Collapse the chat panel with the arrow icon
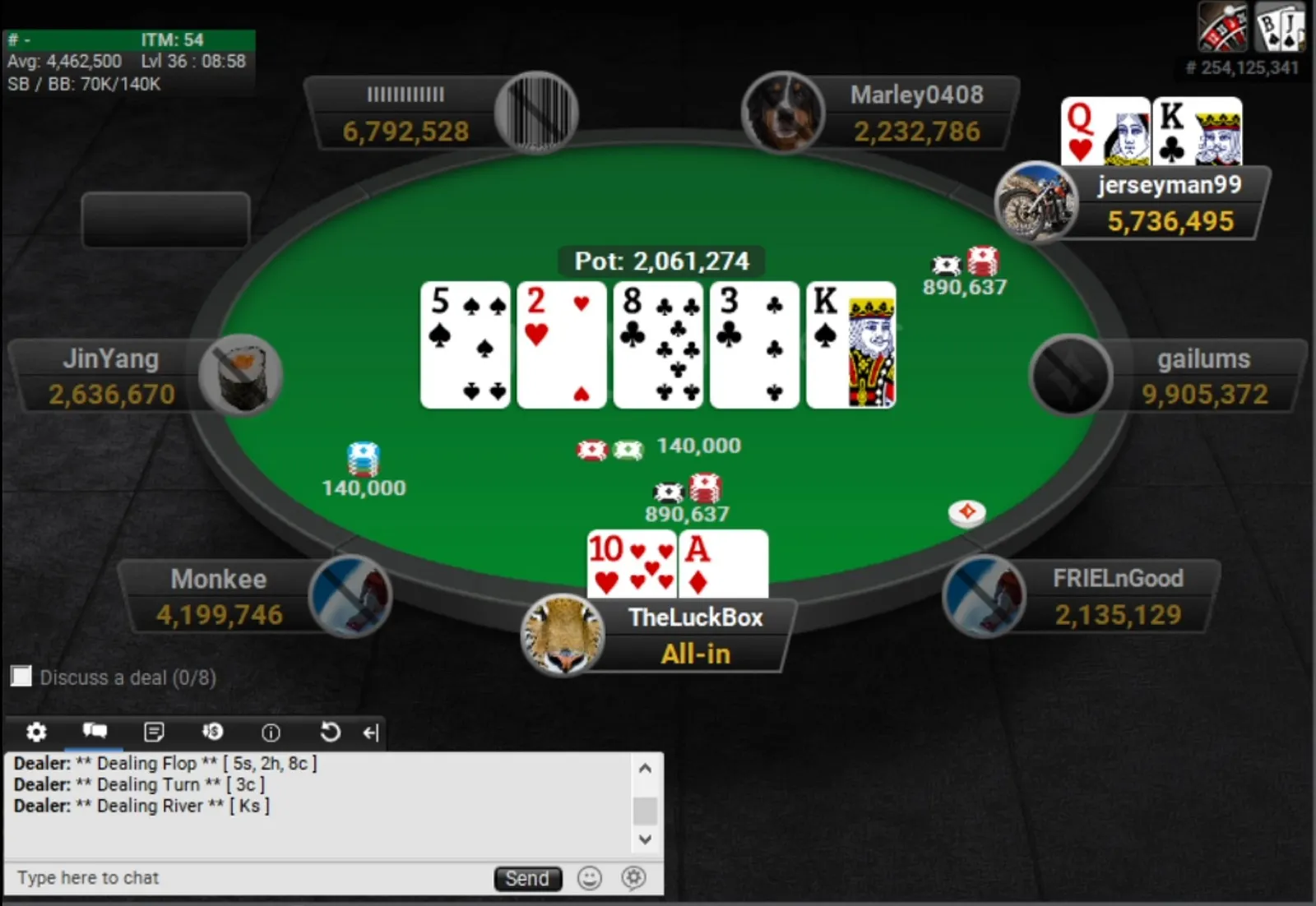This screenshot has width=1316, height=906. (x=371, y=733)
